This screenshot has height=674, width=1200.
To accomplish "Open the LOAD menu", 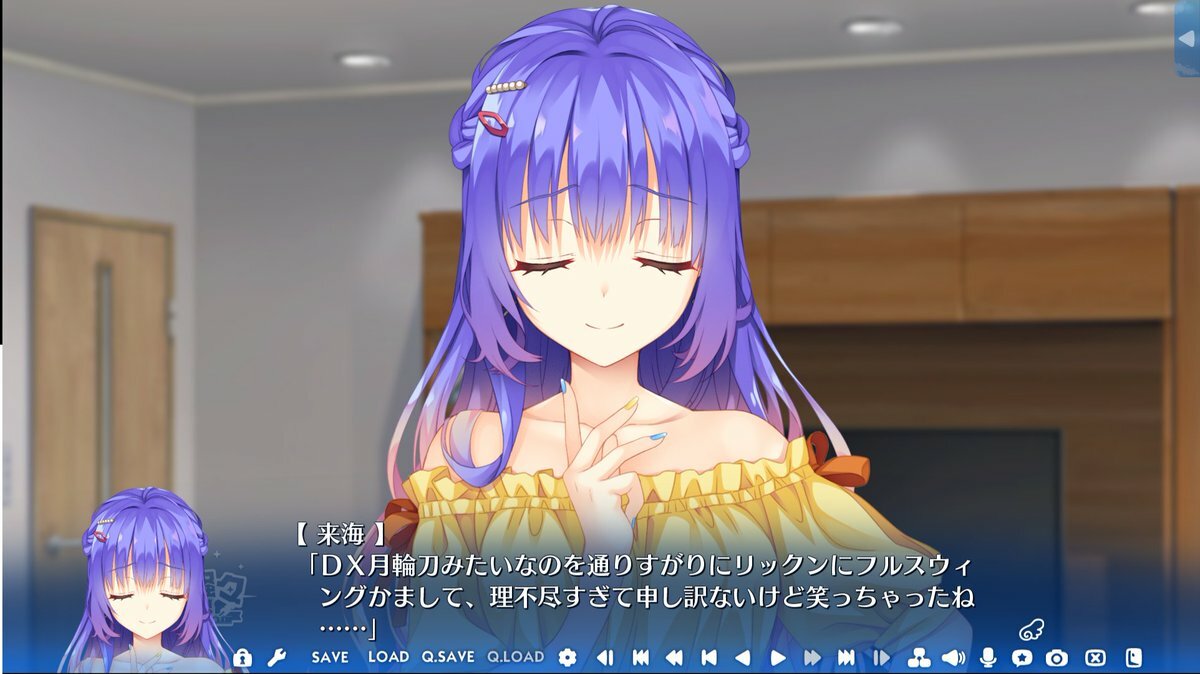I will 388,657.
